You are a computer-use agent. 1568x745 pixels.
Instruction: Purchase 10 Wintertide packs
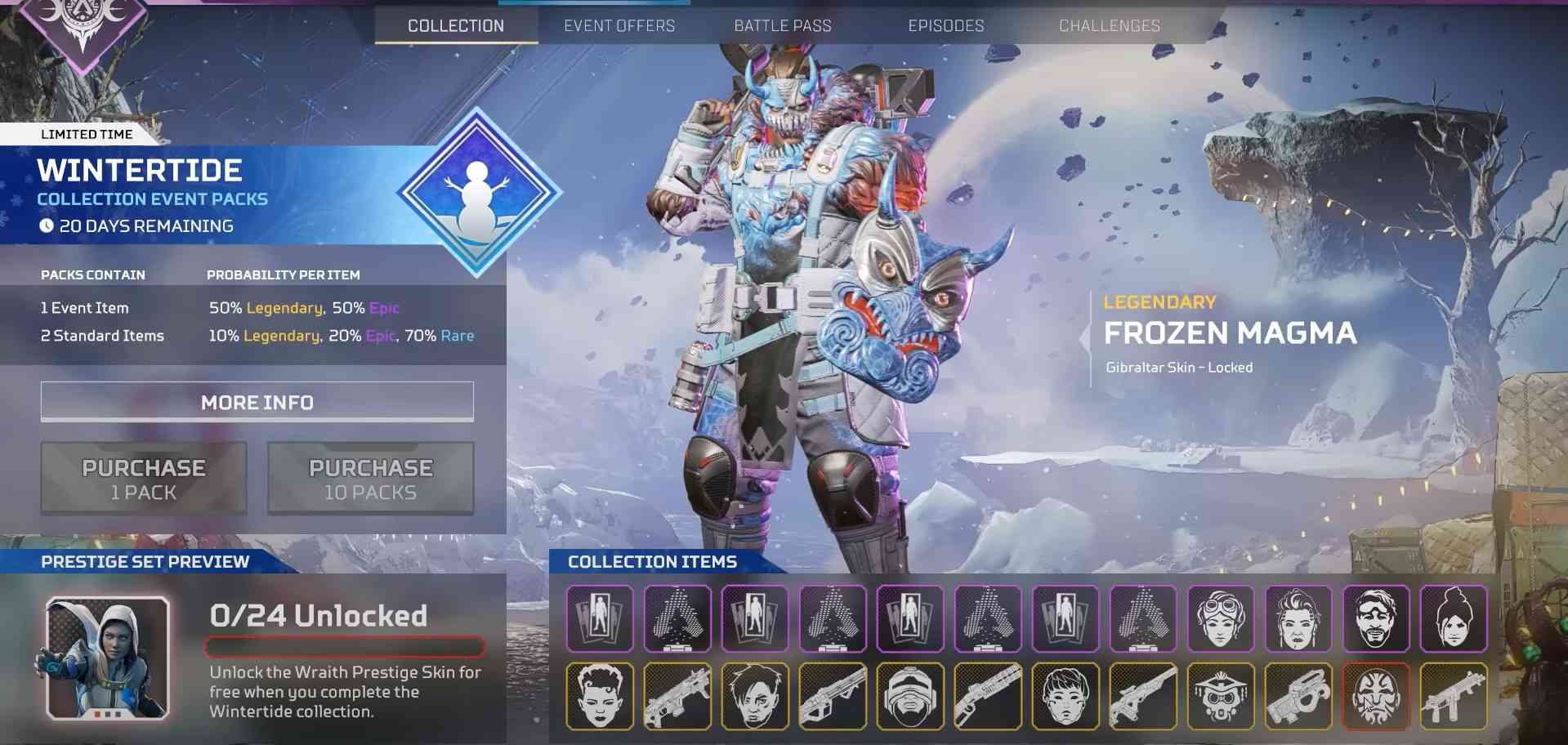point(371,479)
